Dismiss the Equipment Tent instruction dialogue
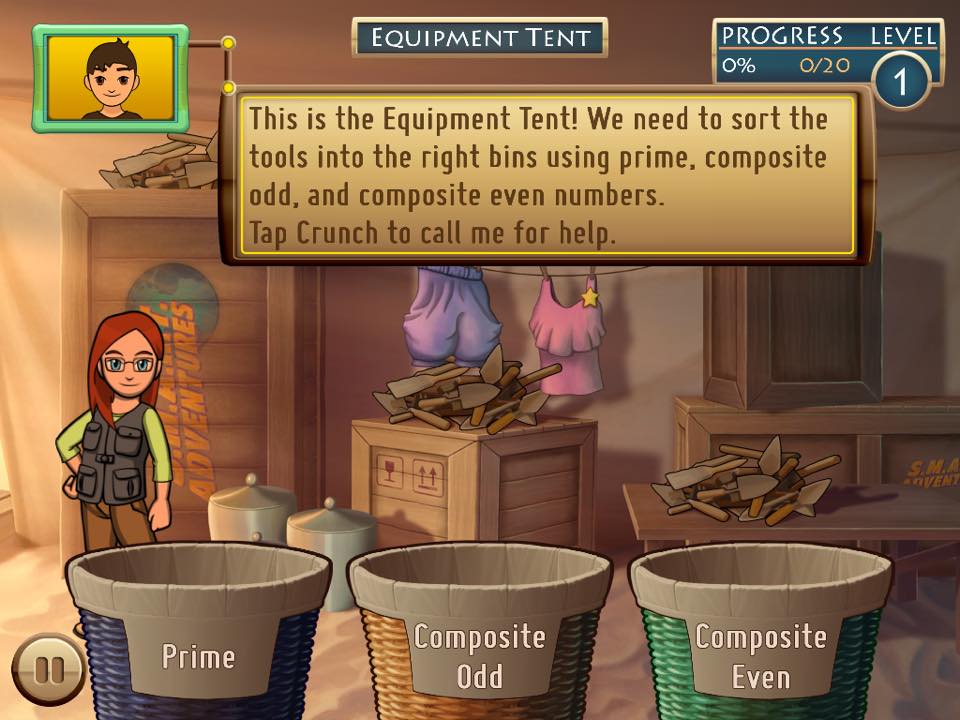This screenshot has width=960, height=720. [x=547, y=175]
